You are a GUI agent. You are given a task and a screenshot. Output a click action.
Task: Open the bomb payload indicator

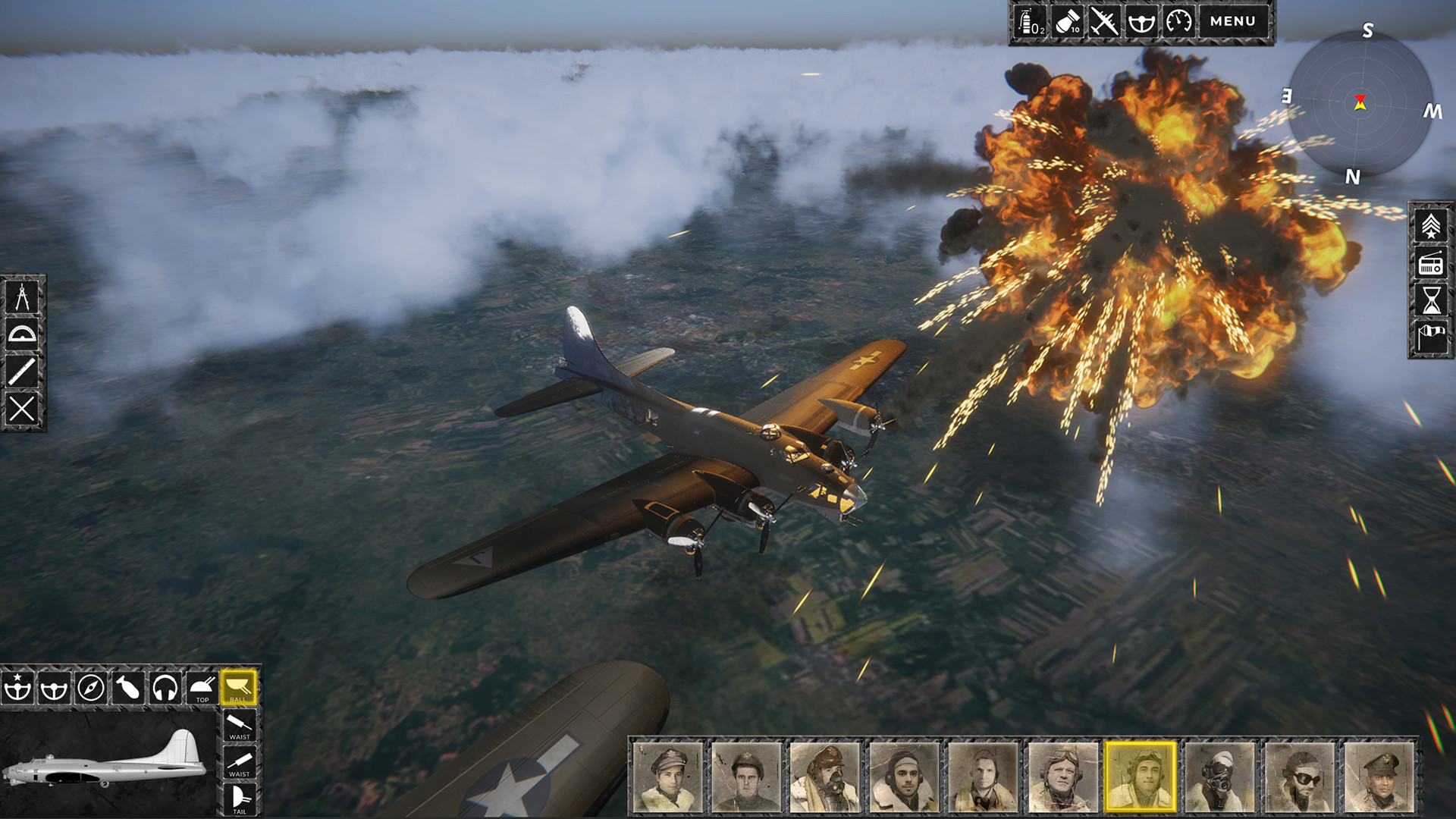click(x=1066, y=21)
